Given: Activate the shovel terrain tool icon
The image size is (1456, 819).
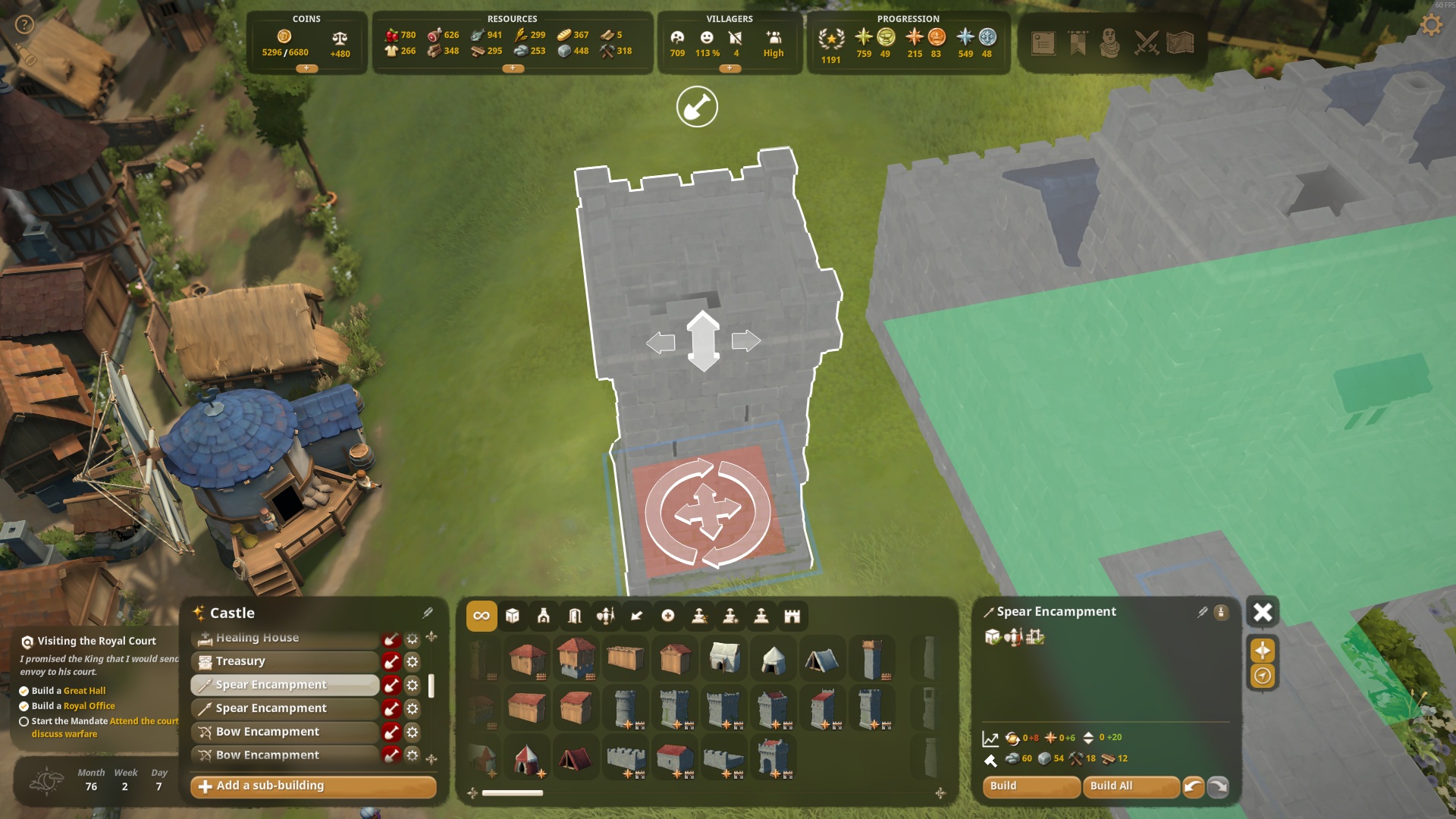Looking at the screenshot, I should (x=697, y=107).
